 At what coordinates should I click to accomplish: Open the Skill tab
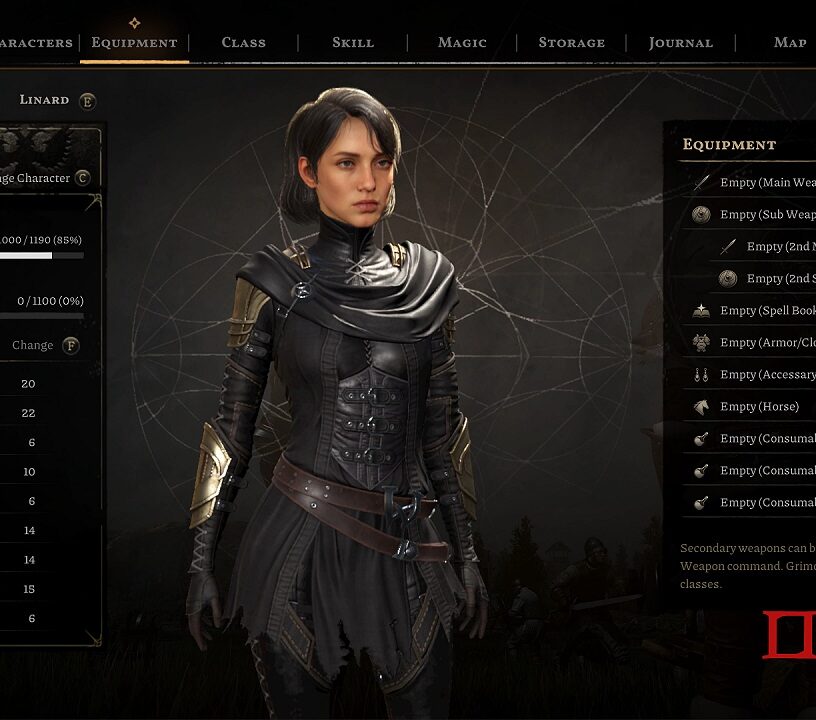coord(353,42)
